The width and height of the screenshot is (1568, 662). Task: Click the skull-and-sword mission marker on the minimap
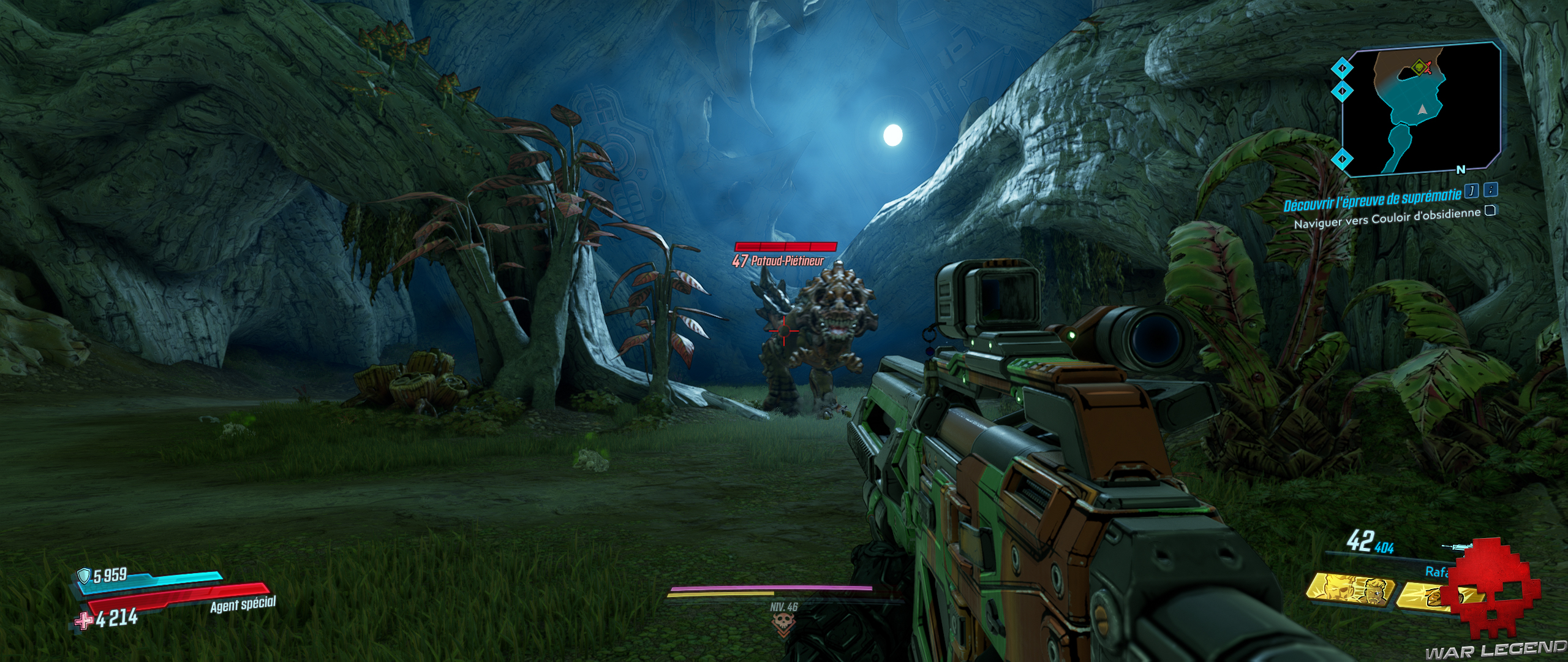click(1419, 67)
